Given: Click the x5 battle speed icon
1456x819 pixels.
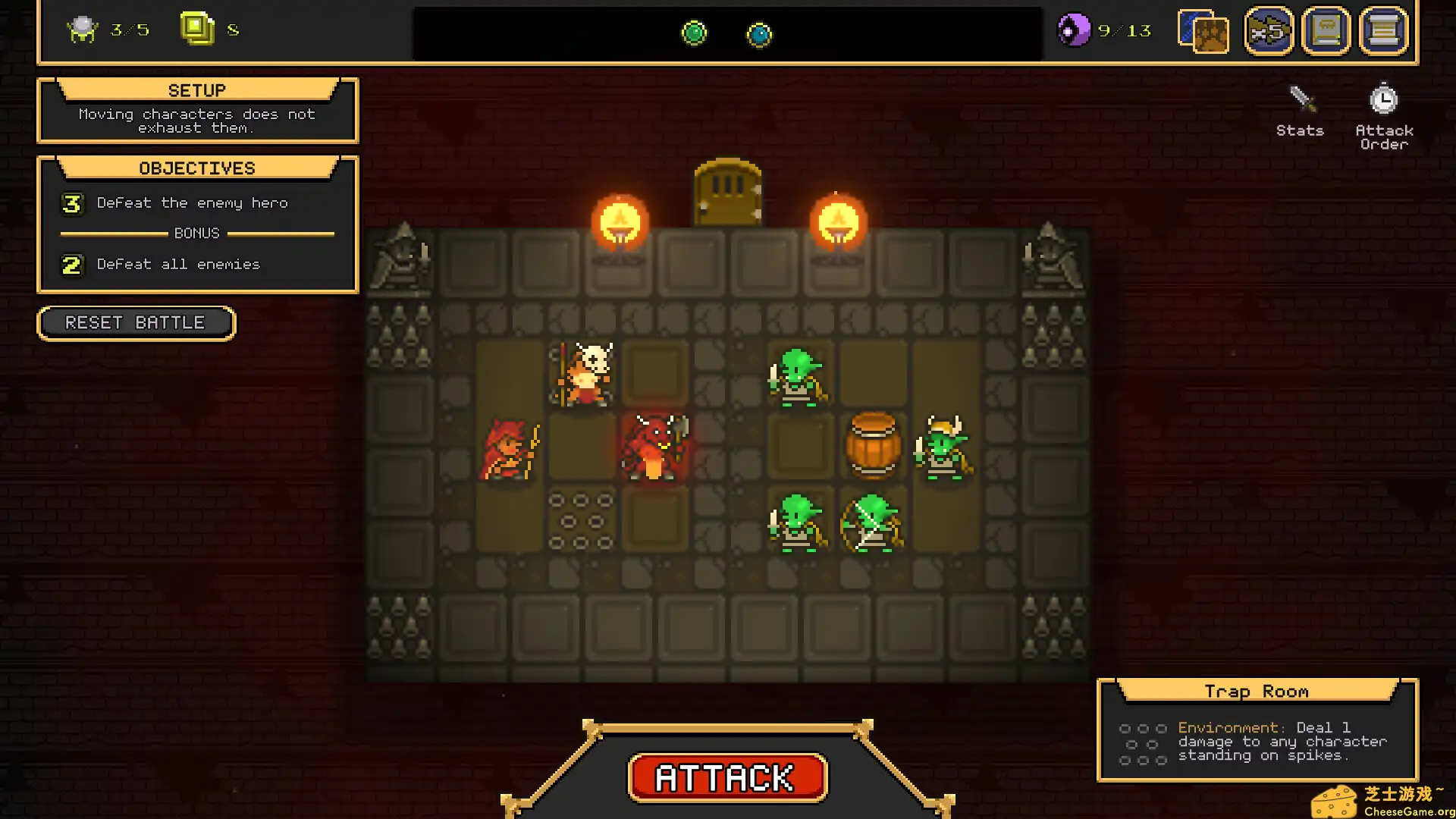Looking at the screenshot, I should (1268, 30).
